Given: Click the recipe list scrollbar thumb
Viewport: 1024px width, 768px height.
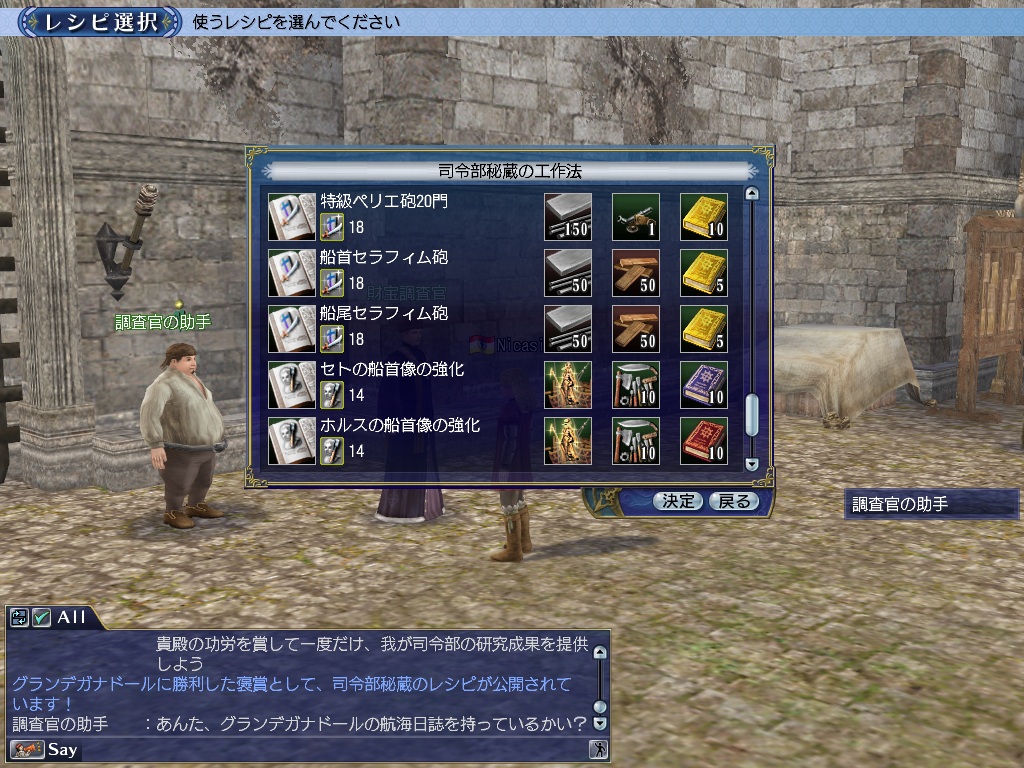Looking at the screenshot, I should (753, 415).
